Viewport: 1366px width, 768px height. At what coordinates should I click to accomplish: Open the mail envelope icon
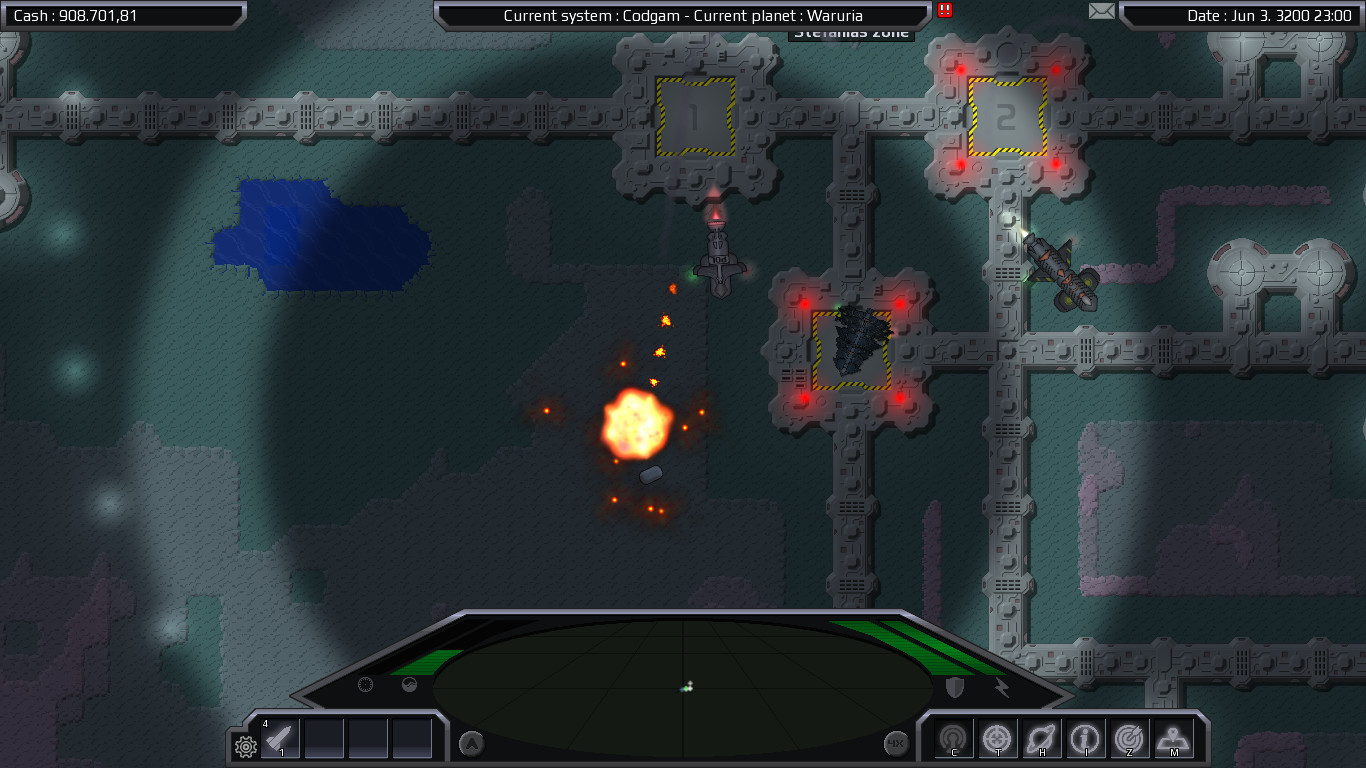[1101, 11]
